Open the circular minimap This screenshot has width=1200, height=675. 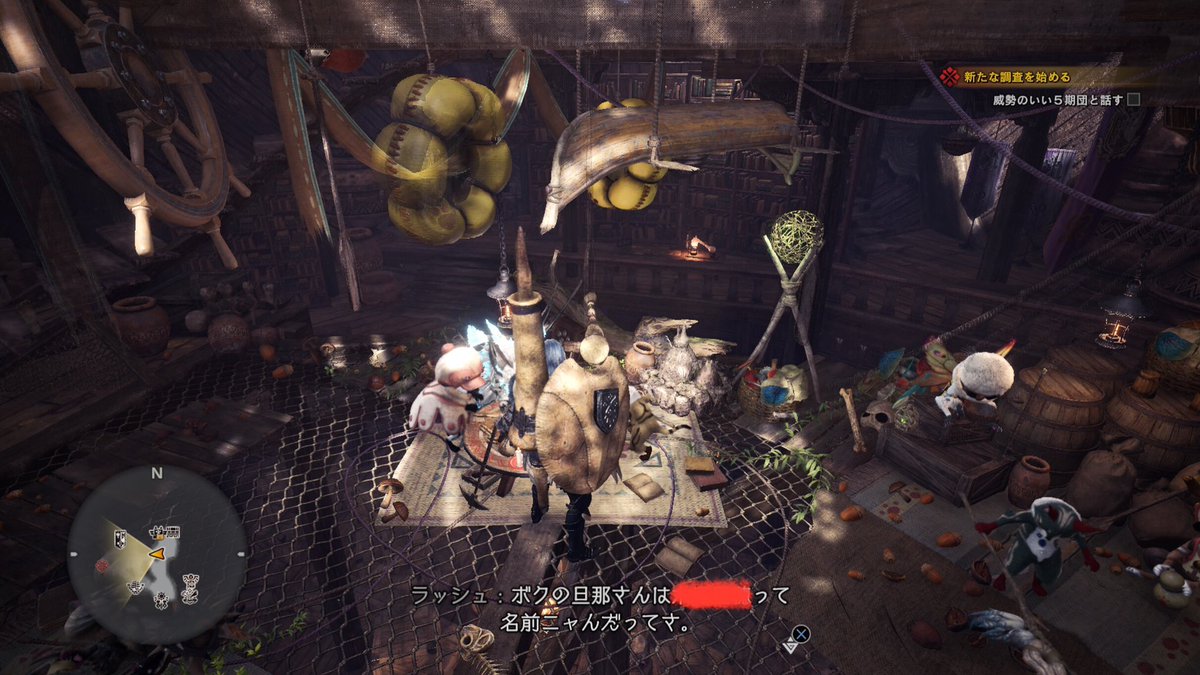coord(156,553)
